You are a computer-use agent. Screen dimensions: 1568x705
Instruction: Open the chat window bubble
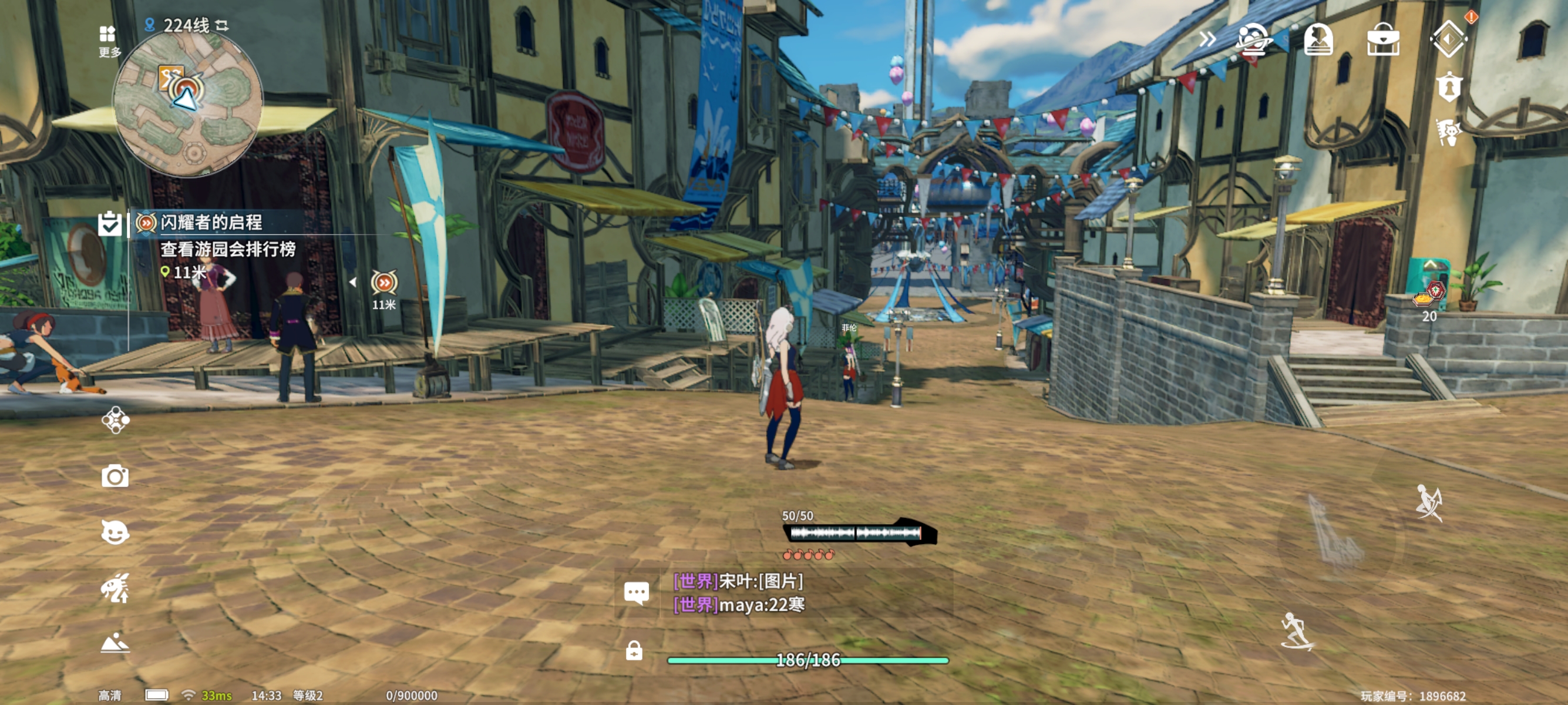(636, 592)
